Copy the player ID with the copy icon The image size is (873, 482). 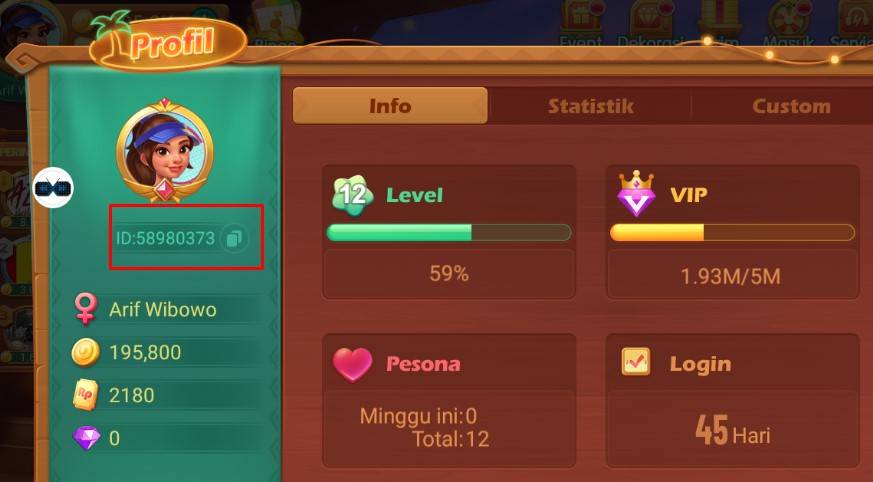(234, 239)
